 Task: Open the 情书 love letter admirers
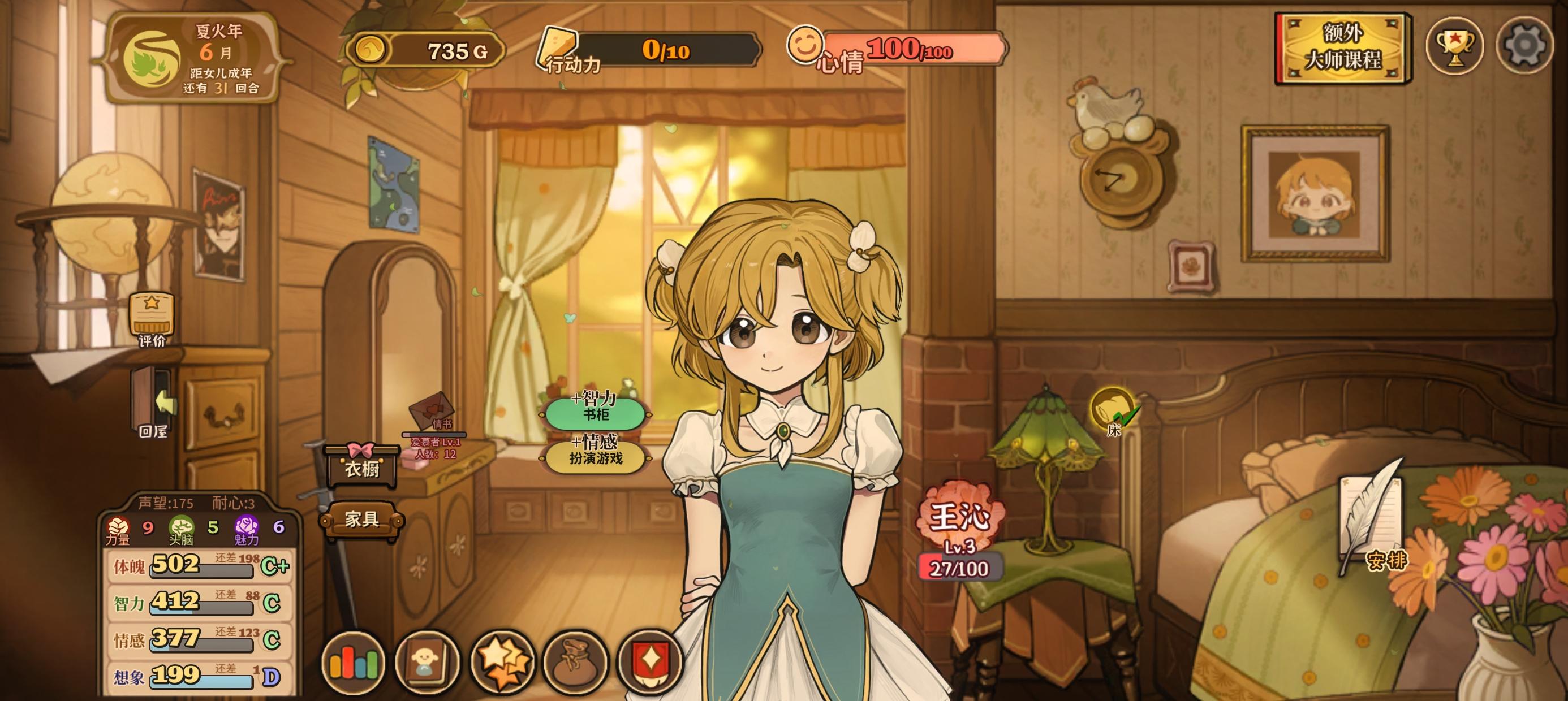[x=433, y=415]
